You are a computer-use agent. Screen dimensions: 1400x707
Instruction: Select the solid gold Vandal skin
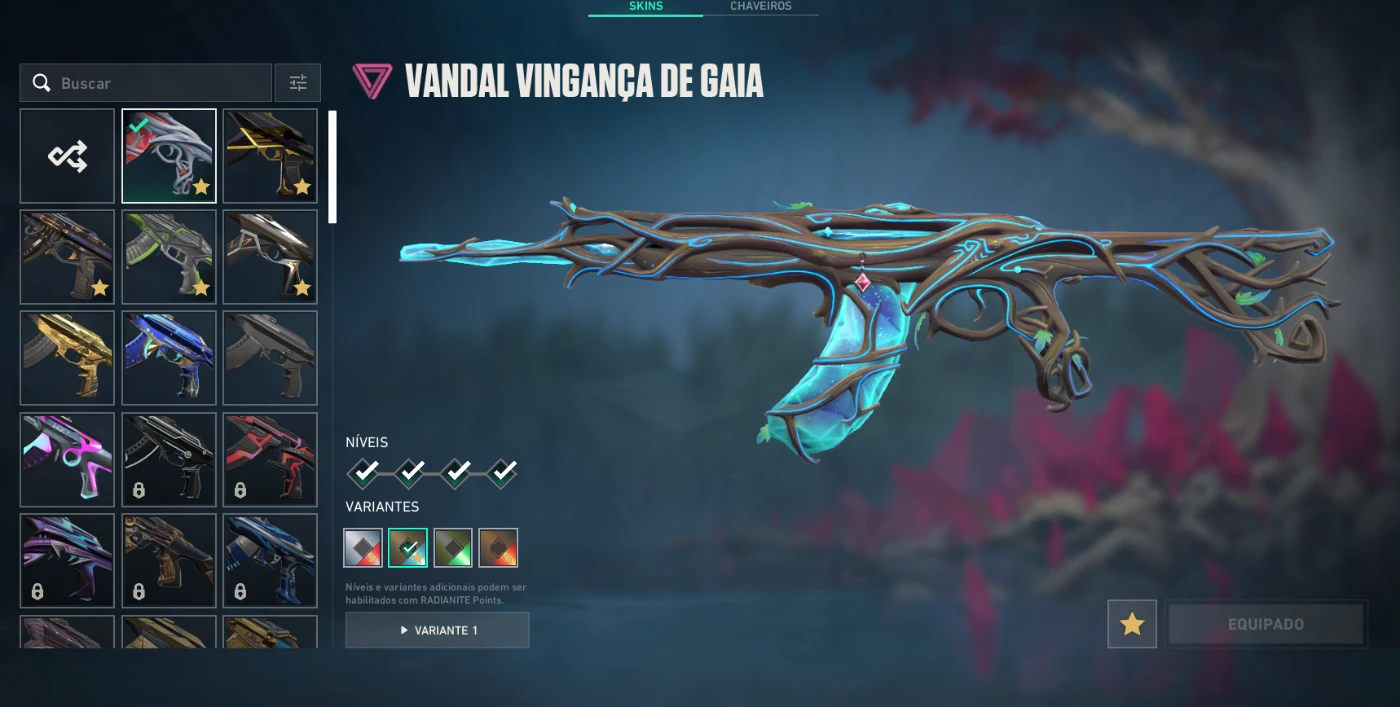pyautogui.click(x=67, y=358)
